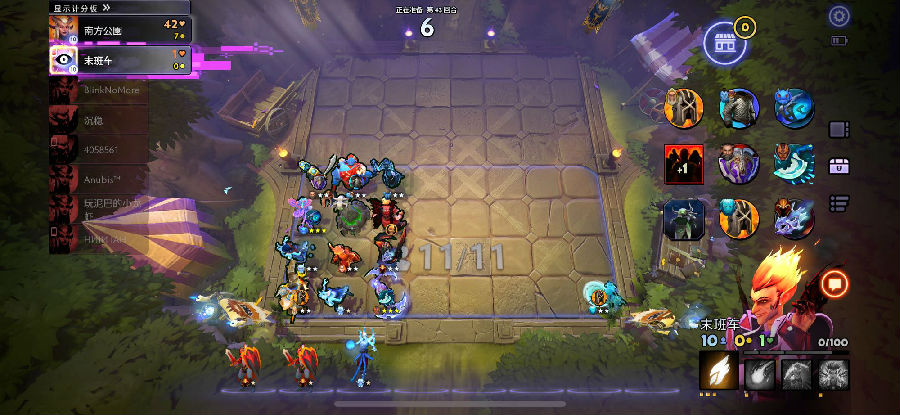Open the settings gear

(x=839, y=16)
